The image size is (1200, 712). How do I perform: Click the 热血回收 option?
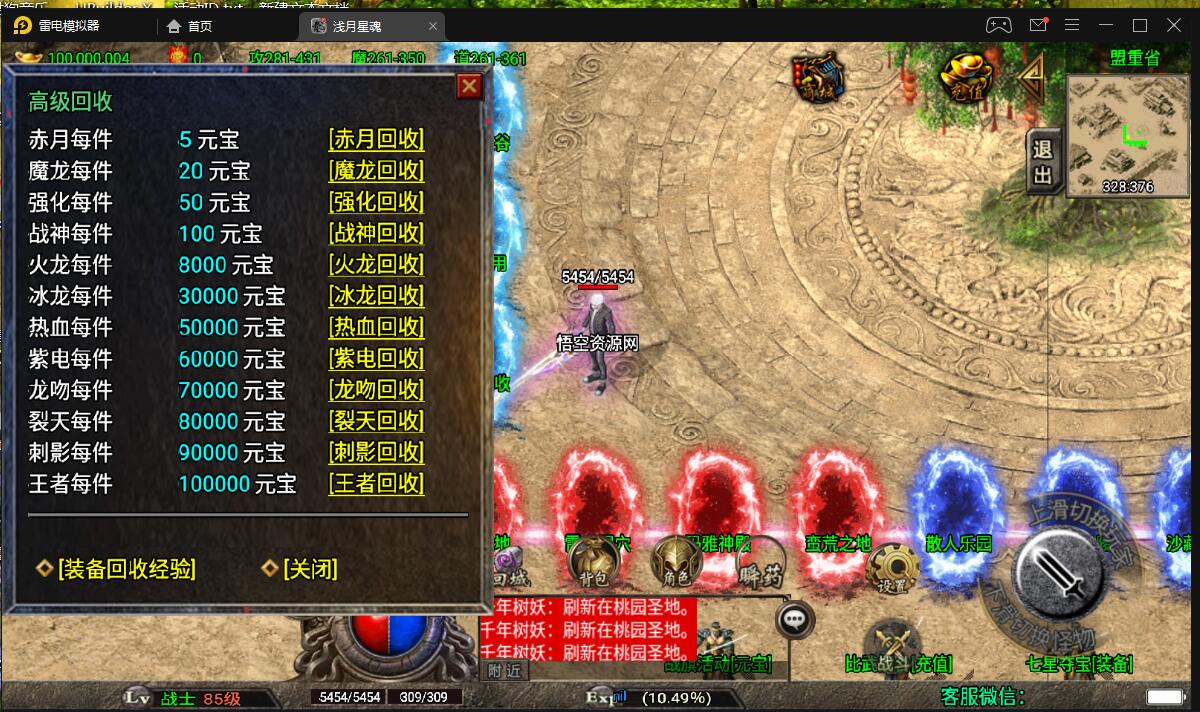(x=376, y=327)
